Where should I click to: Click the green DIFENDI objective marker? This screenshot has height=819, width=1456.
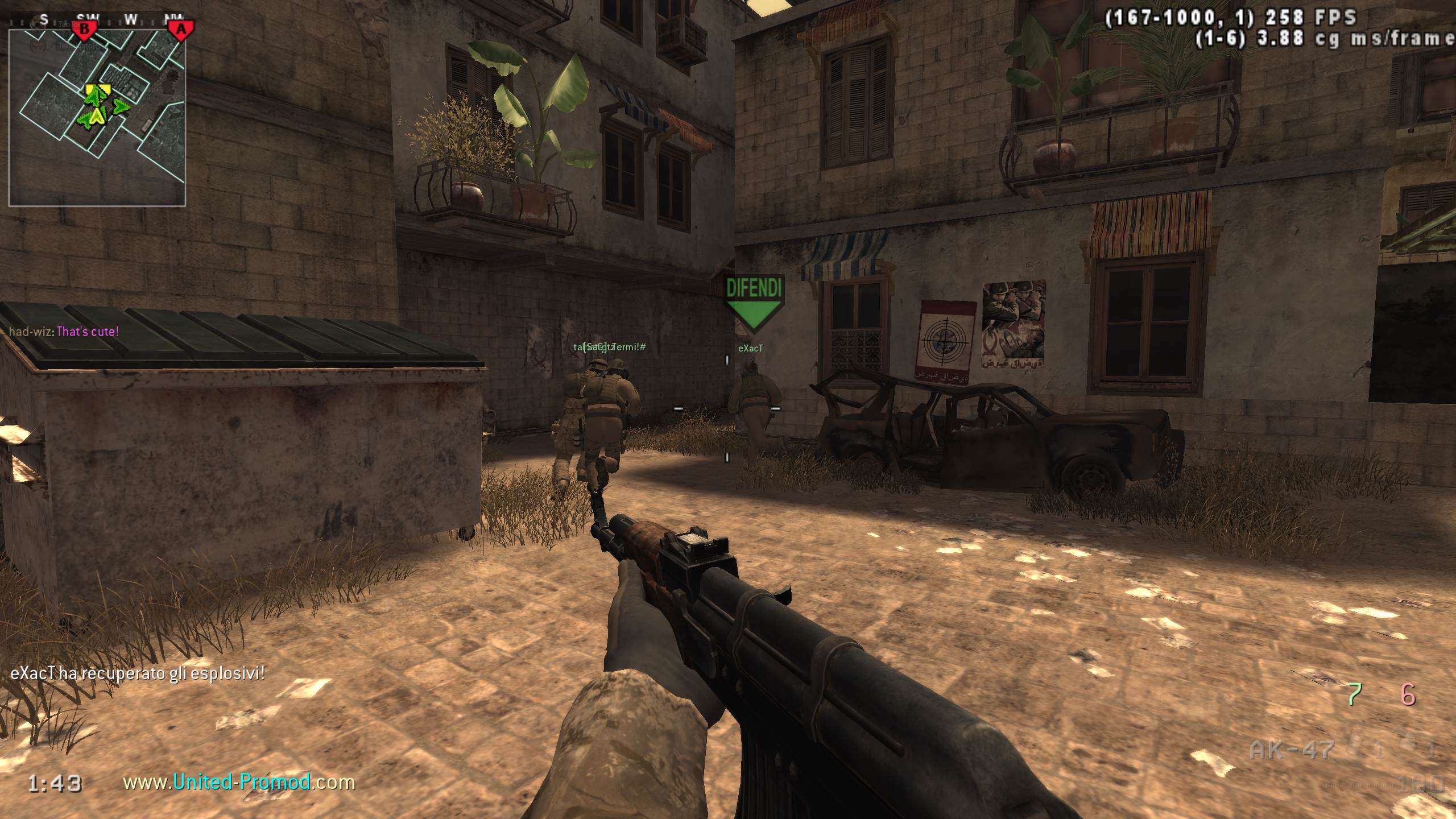coord(753,303)
